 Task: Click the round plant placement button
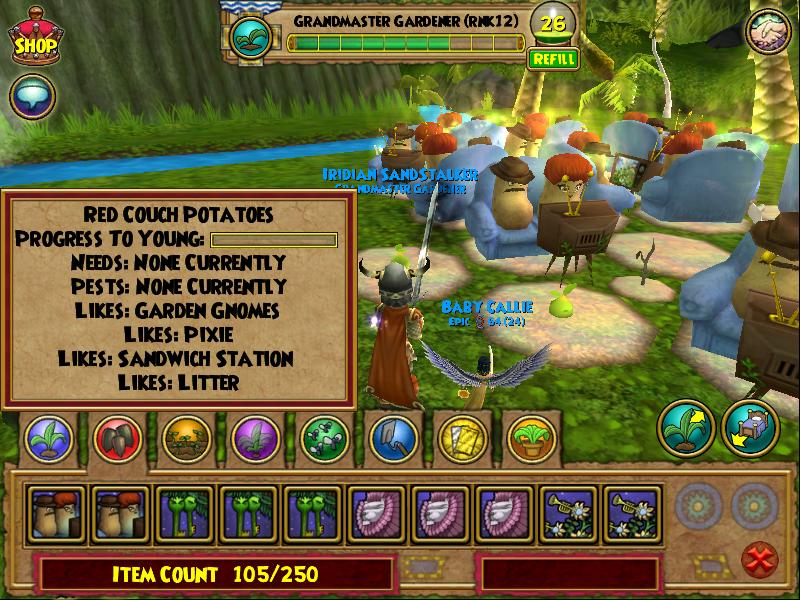coord(684,430)
